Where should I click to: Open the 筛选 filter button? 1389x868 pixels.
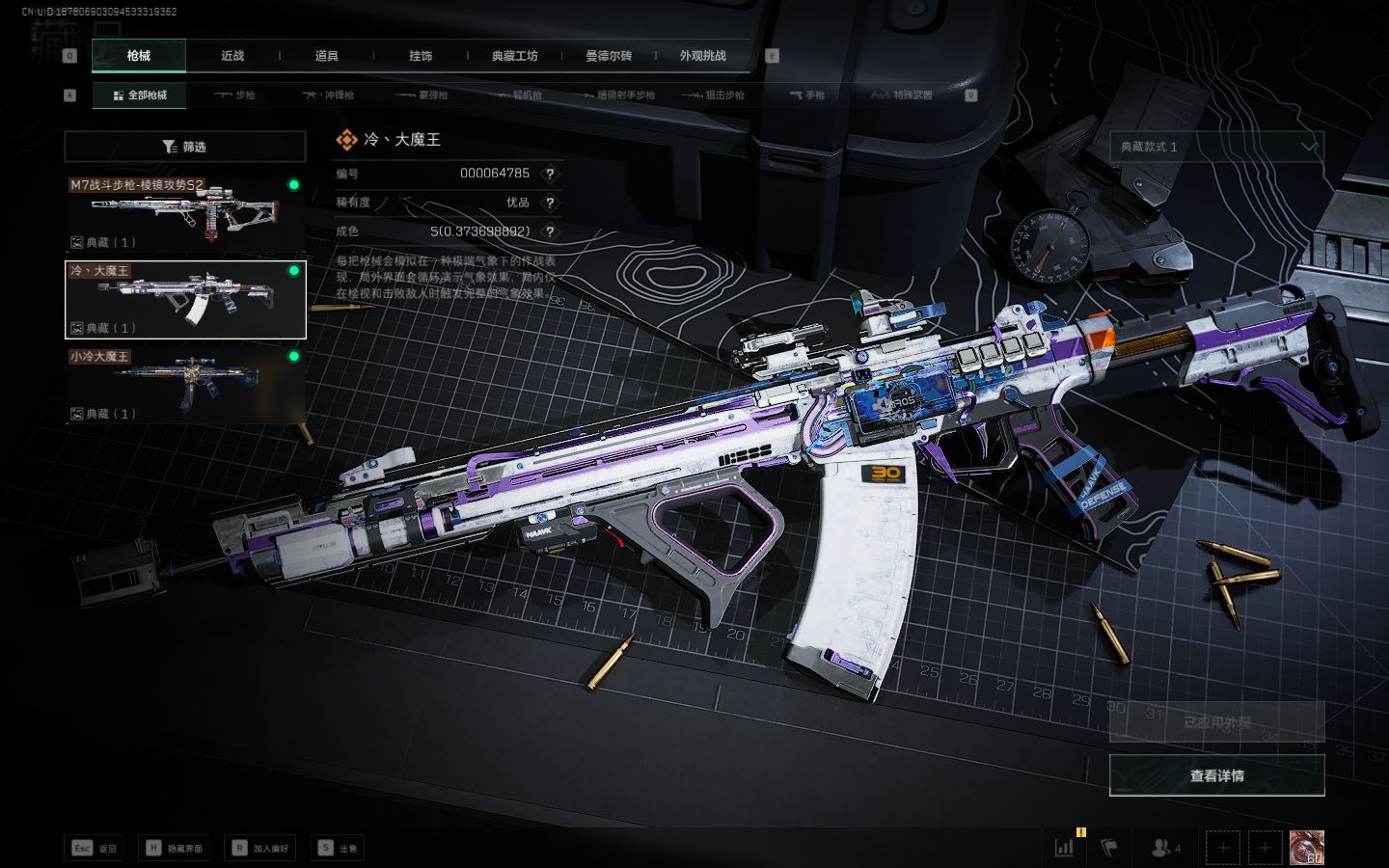[x=184, y=147]
